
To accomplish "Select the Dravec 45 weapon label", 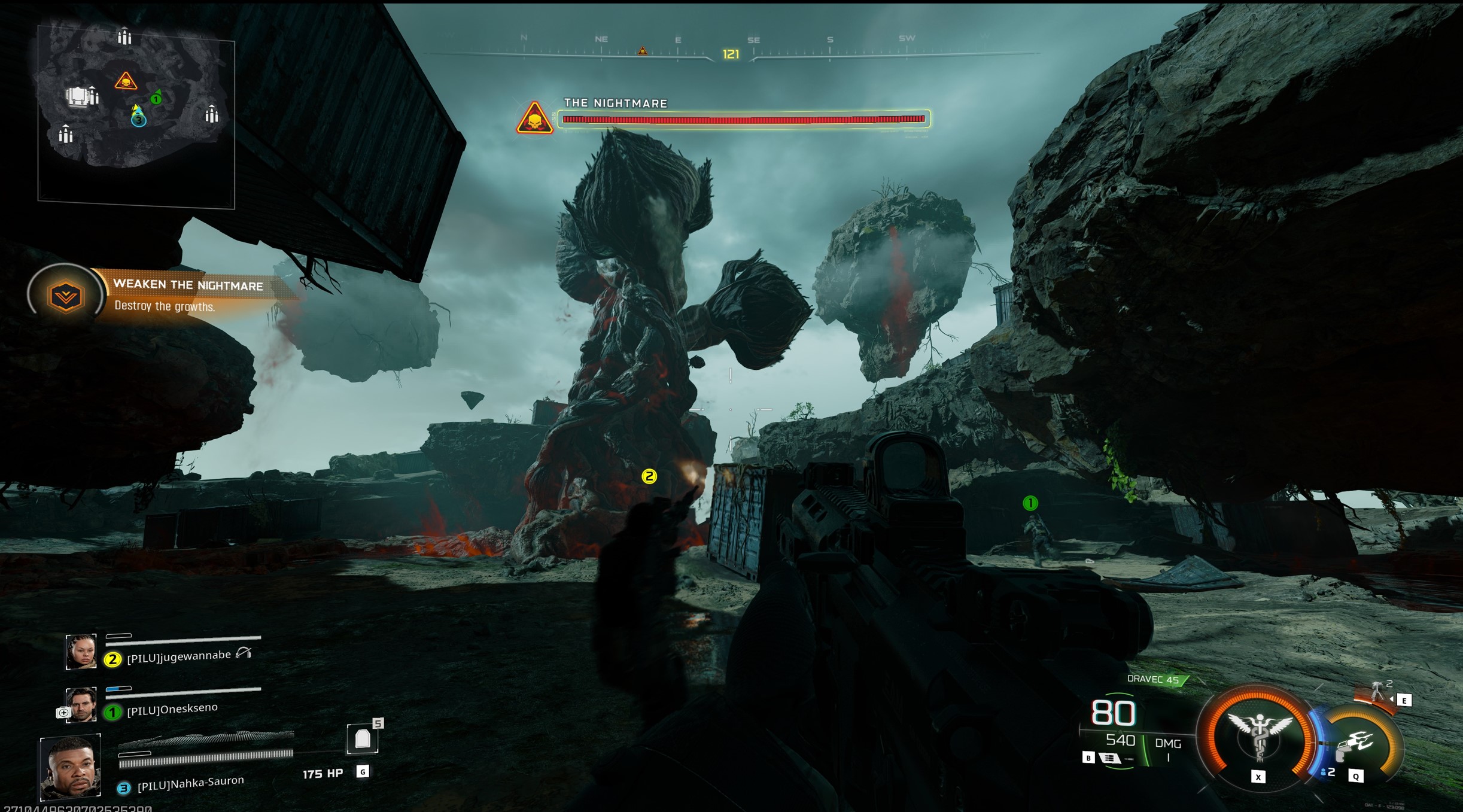I will point(1152,679).
